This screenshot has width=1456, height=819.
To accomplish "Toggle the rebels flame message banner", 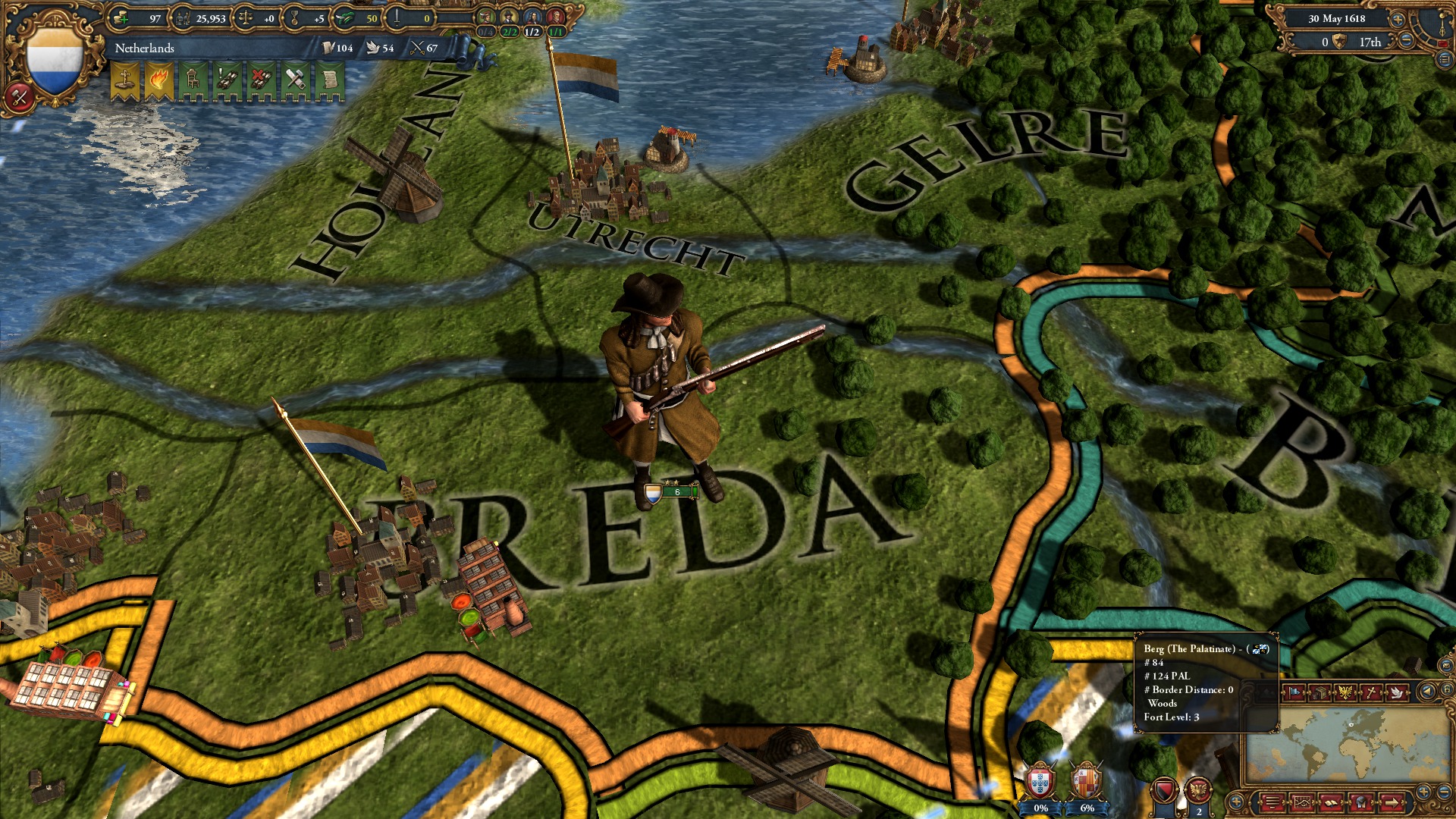I will click(x=158, y=79).
